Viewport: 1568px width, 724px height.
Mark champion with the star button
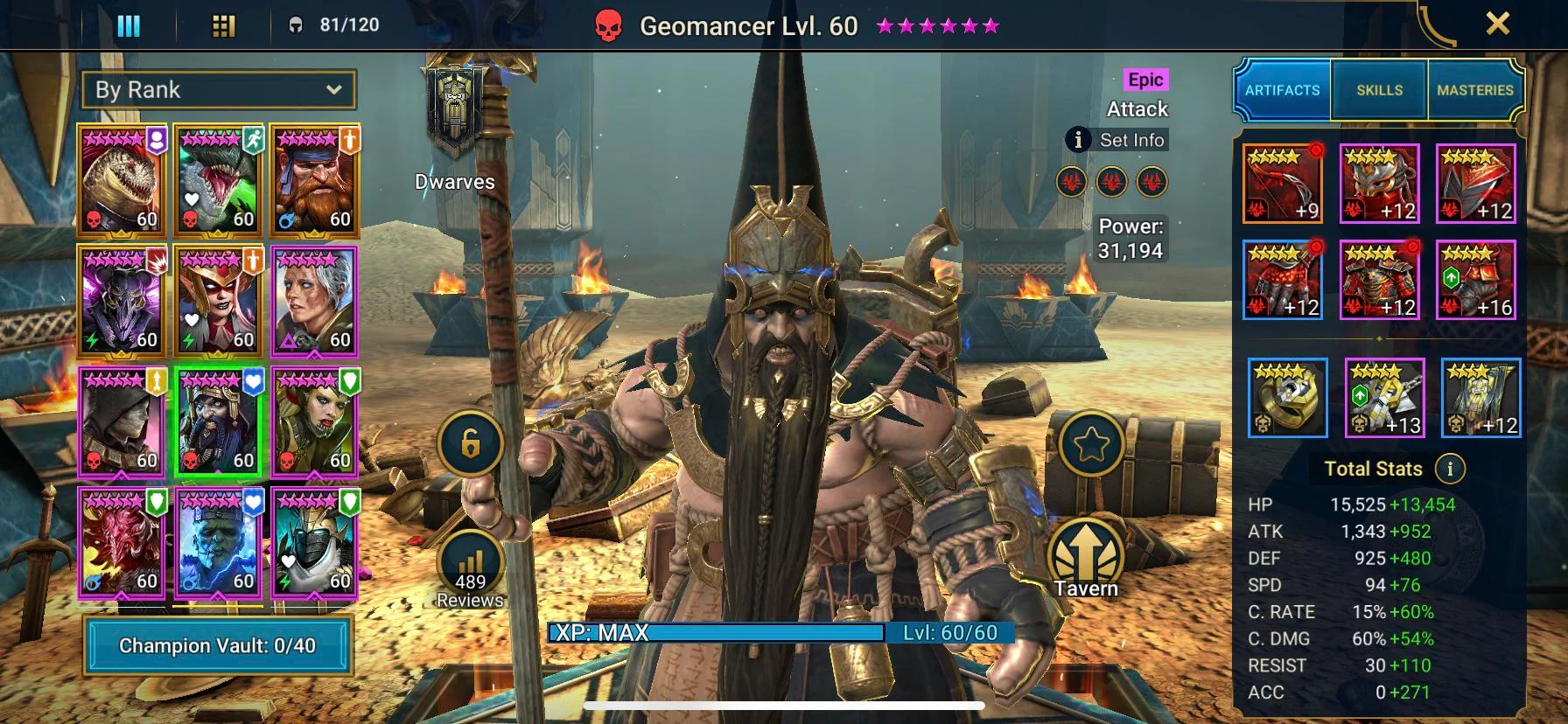[x=1091, y=444]
